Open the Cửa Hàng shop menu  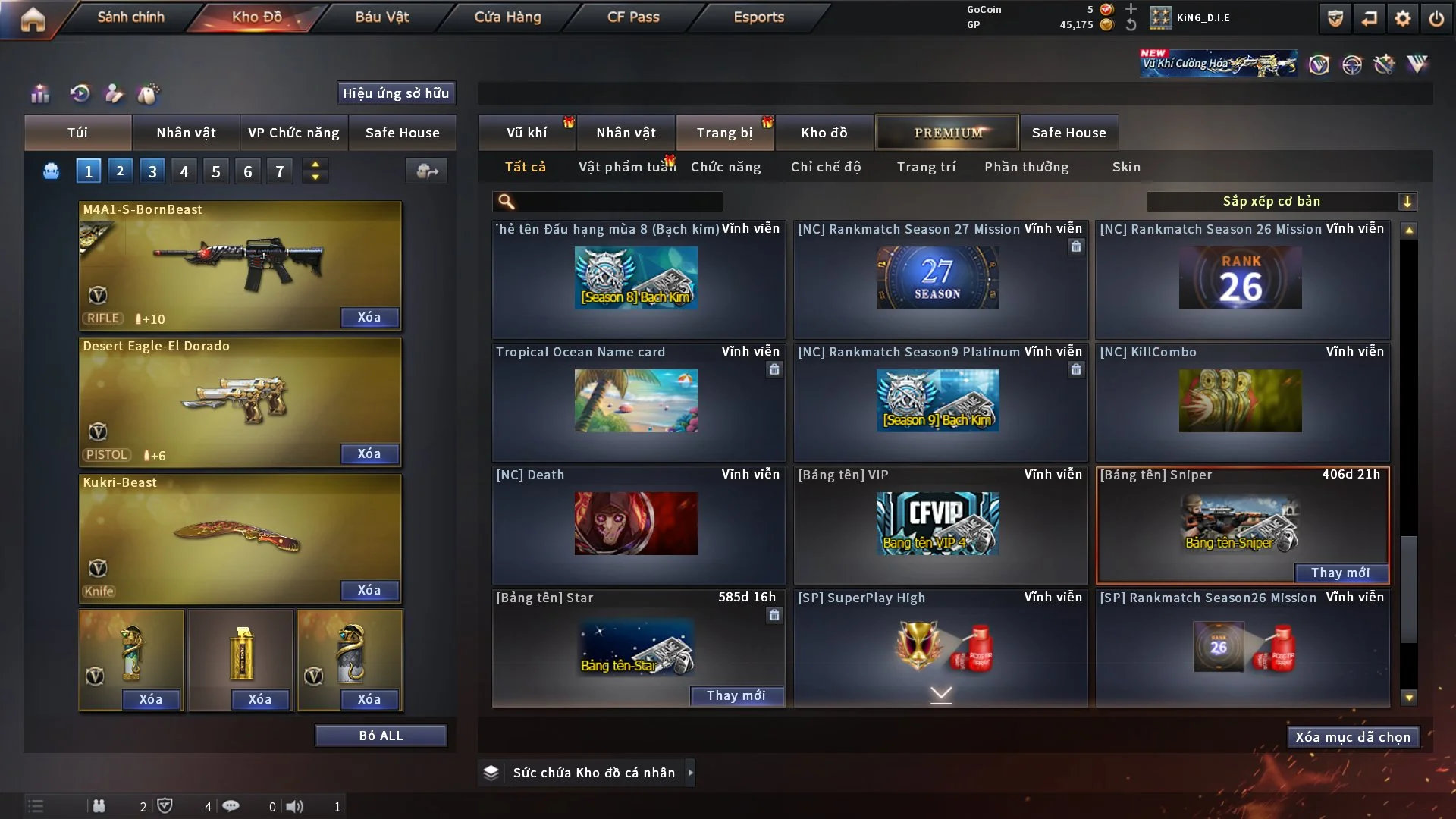pos(507,17)
